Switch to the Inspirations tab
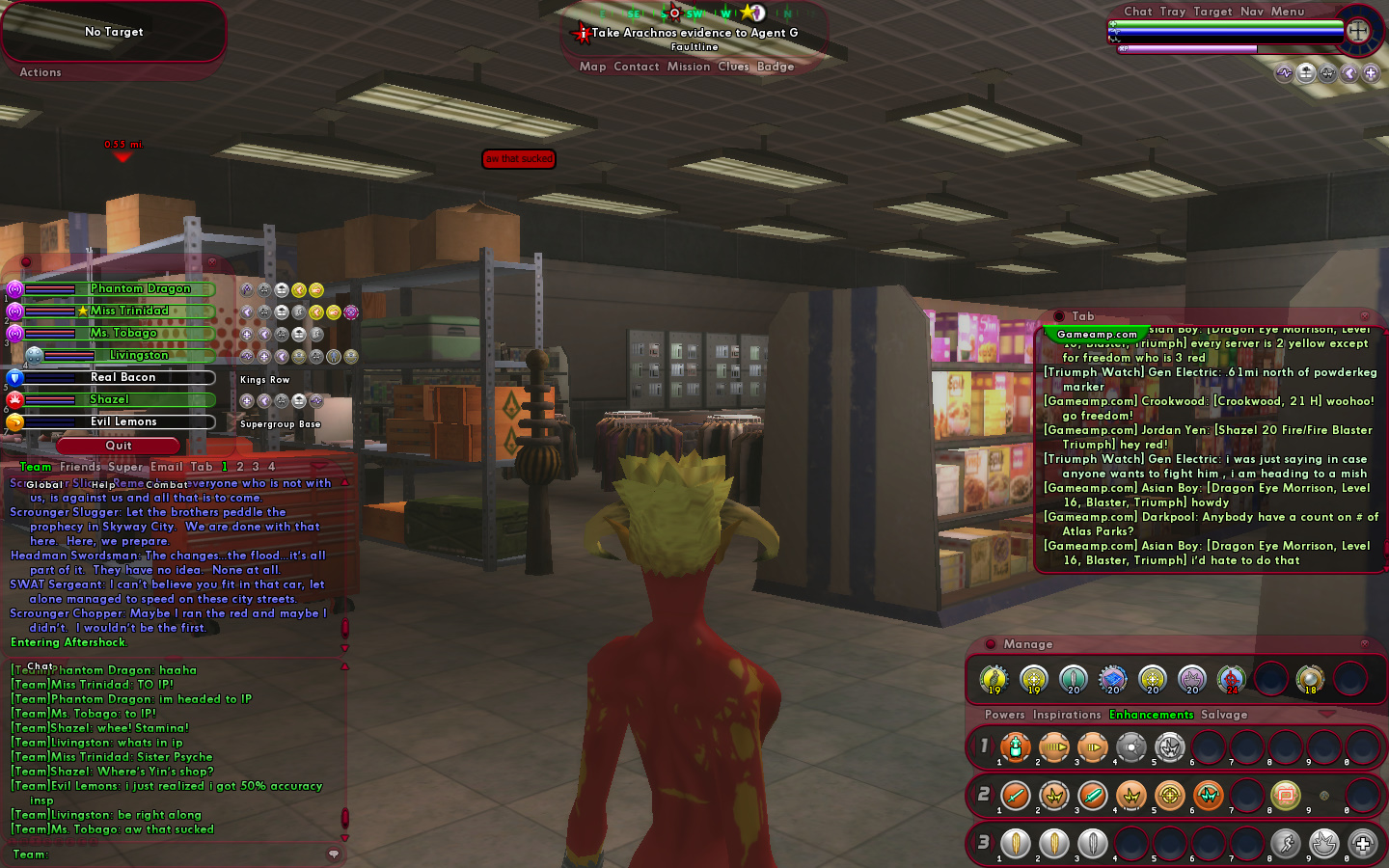The width and height of the screenshot is (1389, 868). pyautogui.click(x=1066, y=715)
